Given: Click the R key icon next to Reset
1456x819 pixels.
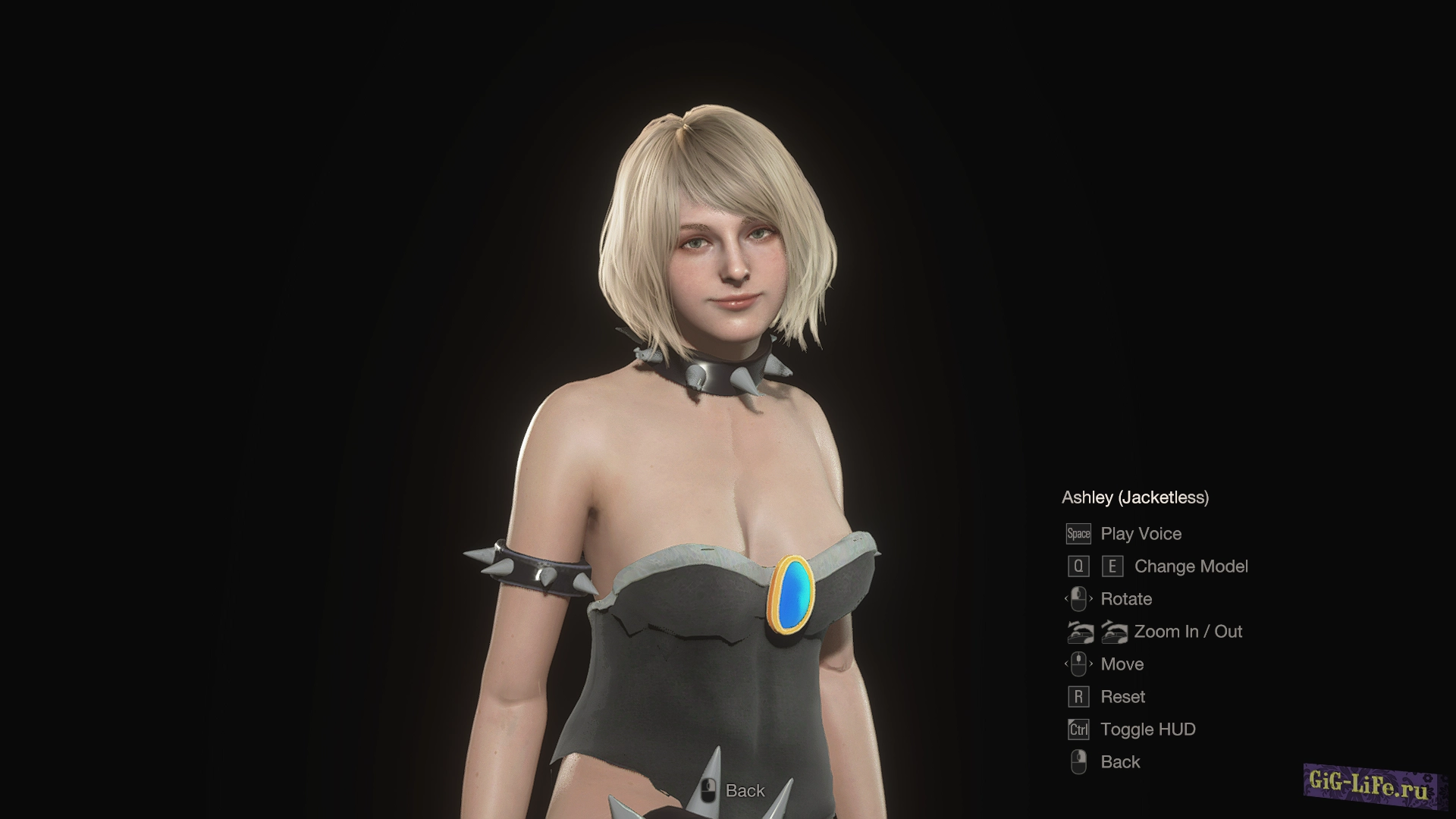Looking at the screenshot, I should click(1078, 696).
